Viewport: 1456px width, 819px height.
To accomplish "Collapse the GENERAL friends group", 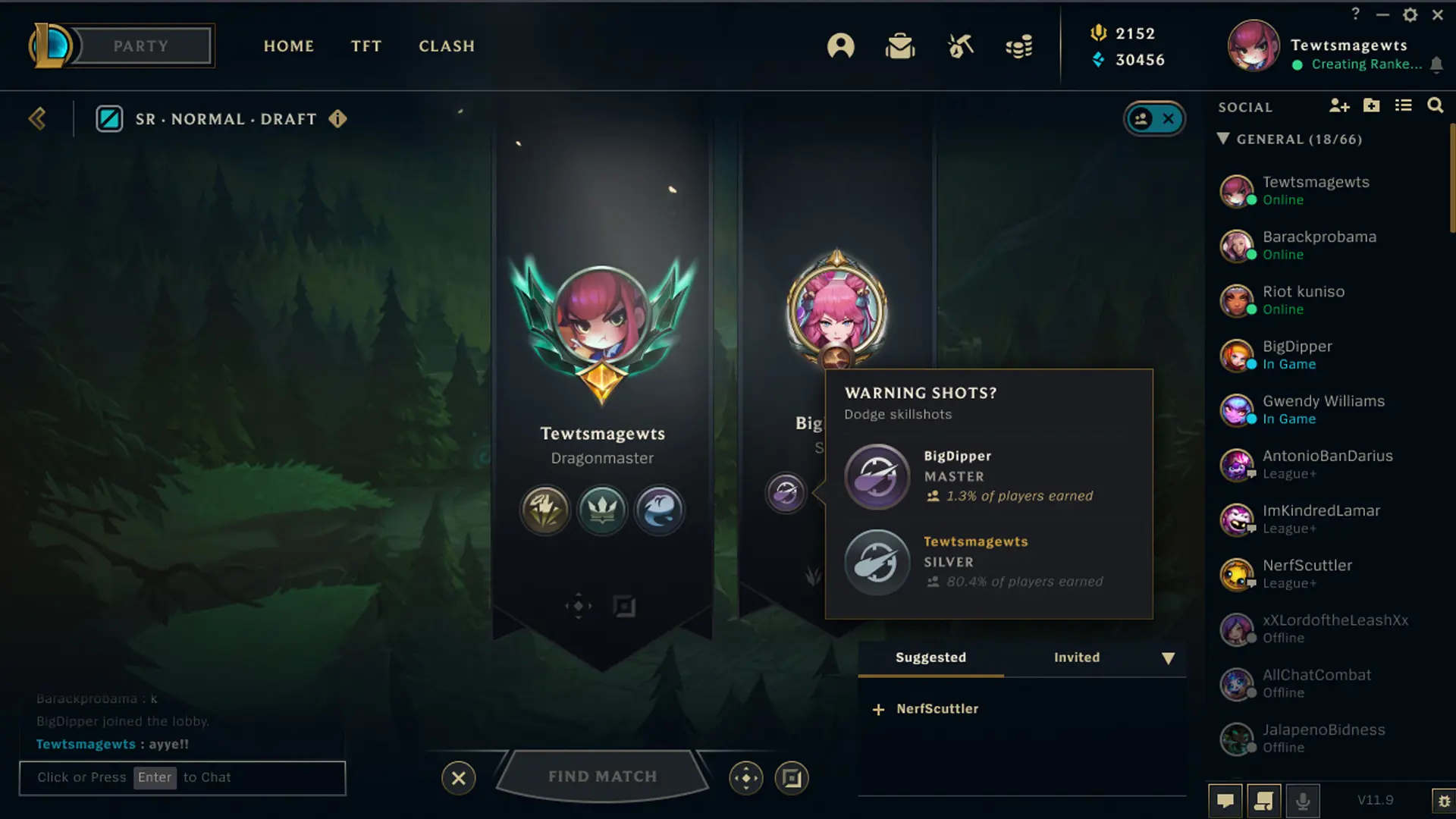I will [x=1223, y=139].
